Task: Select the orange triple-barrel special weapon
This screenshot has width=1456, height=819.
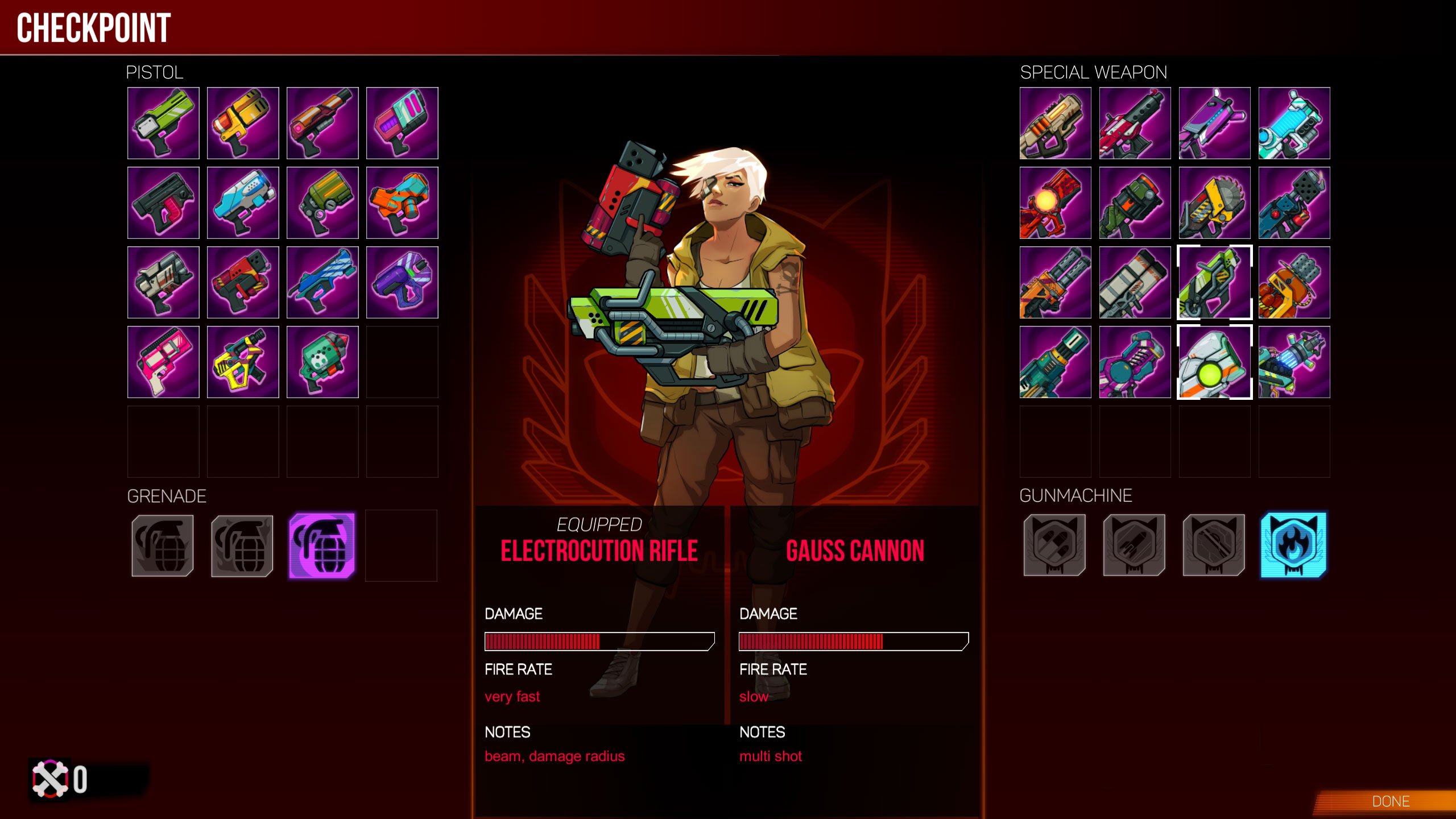Action: (x=1055, y=282)
